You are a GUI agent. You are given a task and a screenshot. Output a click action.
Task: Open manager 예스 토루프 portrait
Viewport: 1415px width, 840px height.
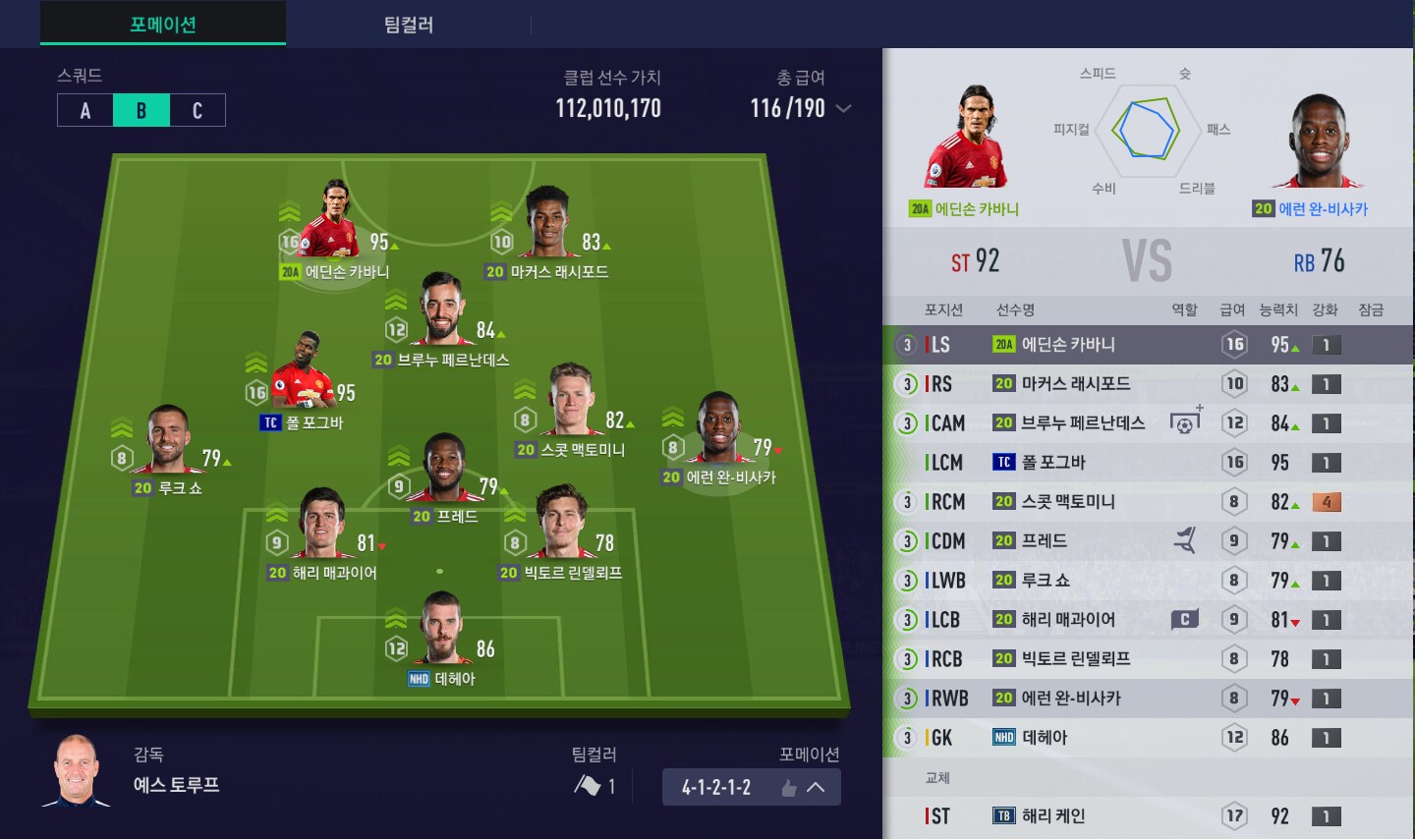point(77,770)
